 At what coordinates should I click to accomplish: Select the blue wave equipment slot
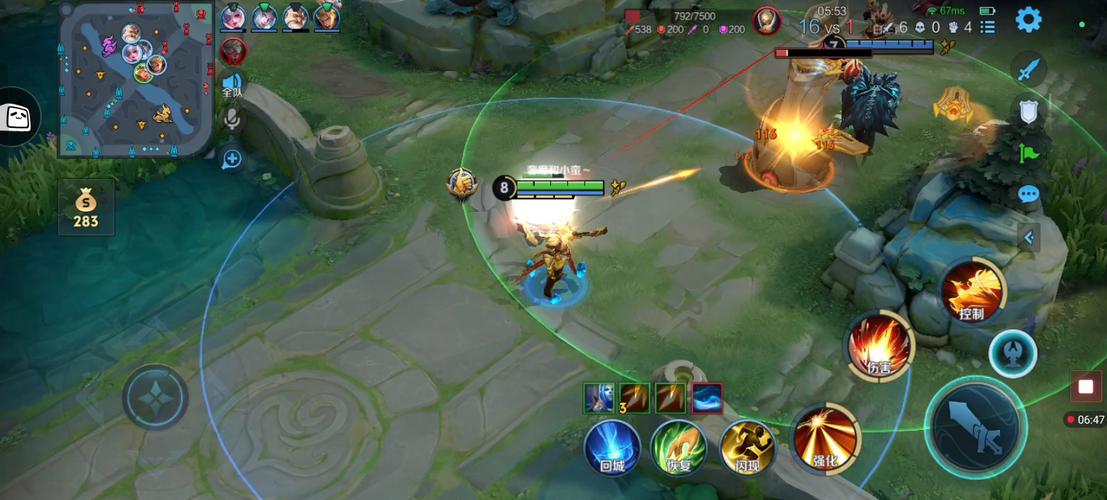[706, 398]
